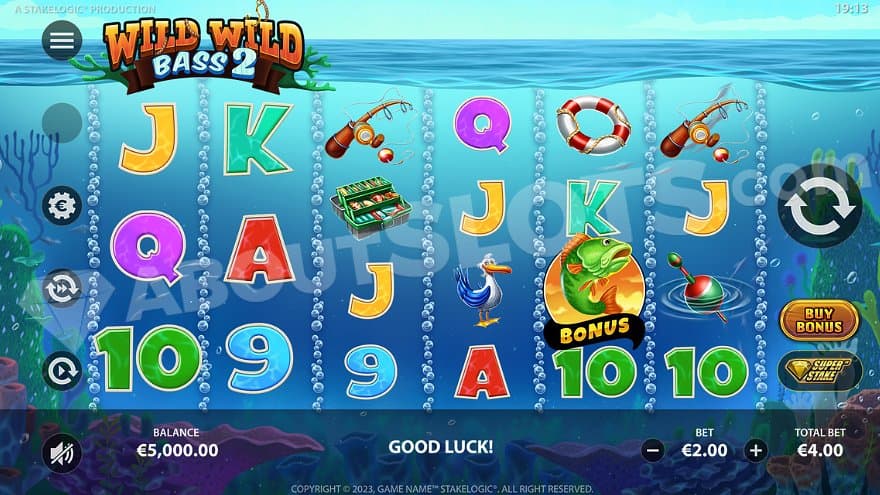This screenshot has height=495, width=880.
Task: Open the hamburger menu
Action: 62,40
